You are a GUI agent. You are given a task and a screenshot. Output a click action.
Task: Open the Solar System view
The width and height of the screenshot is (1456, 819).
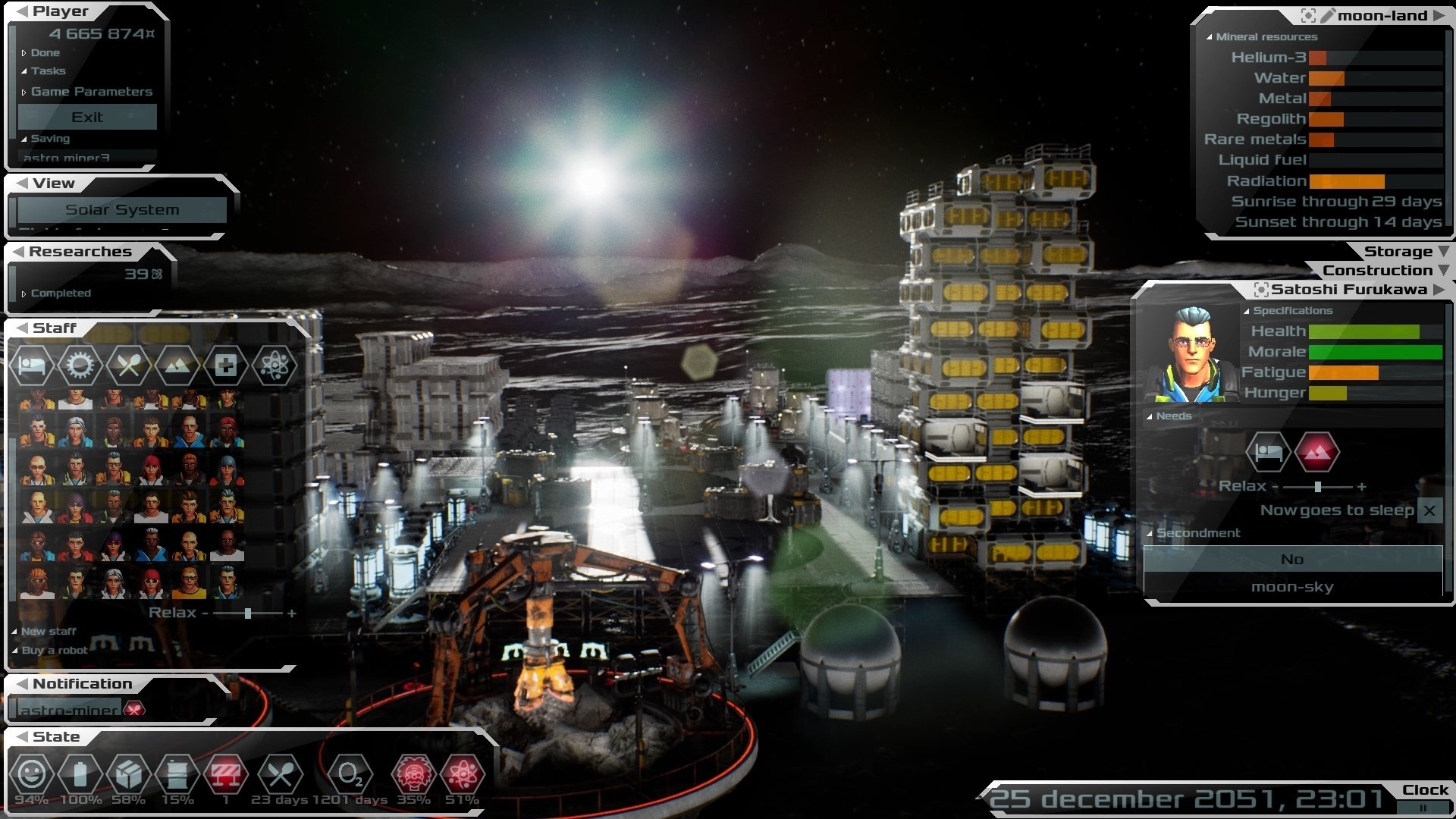[122, 210]
